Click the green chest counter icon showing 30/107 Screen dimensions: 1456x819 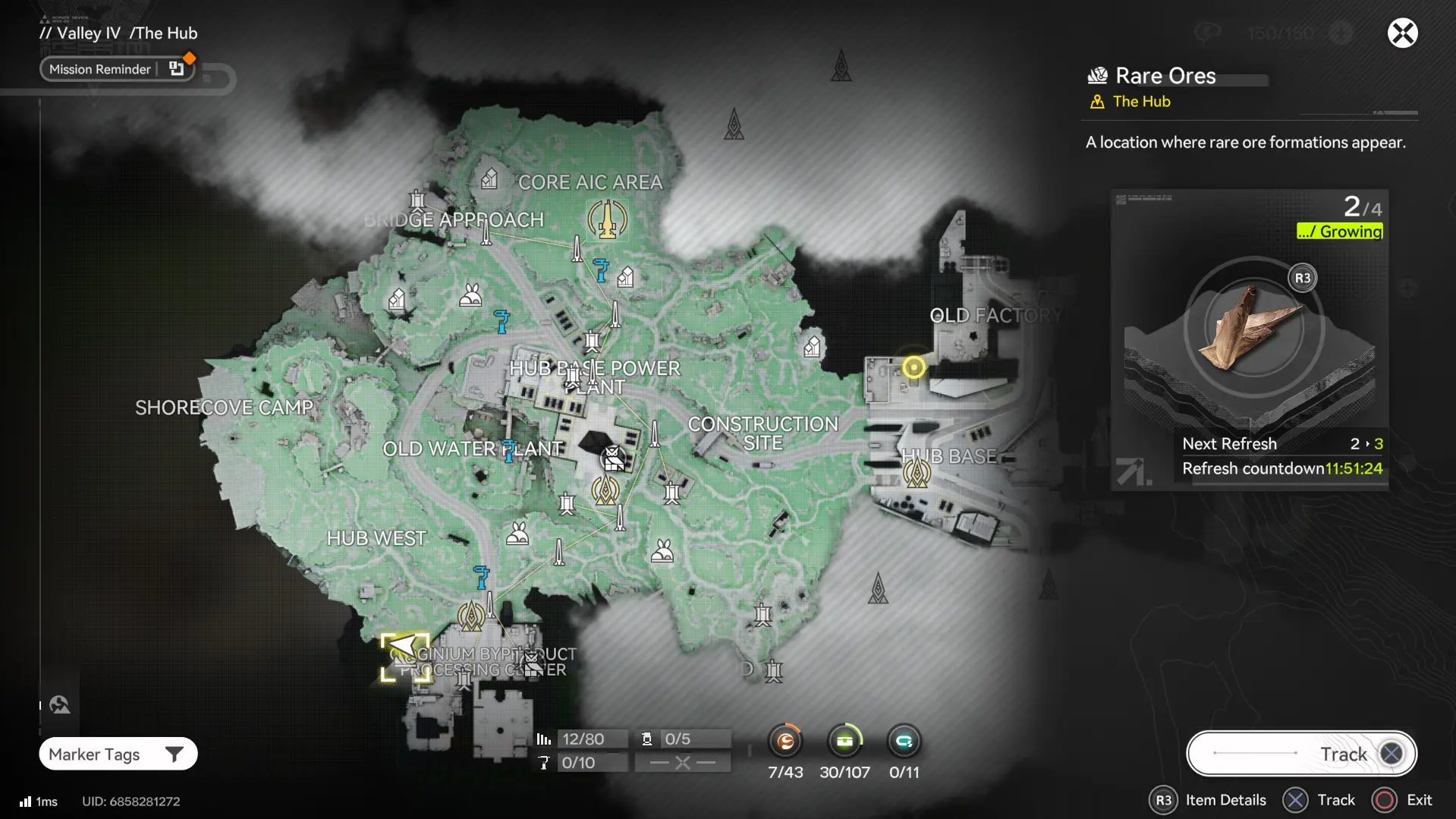pos(844,741)
